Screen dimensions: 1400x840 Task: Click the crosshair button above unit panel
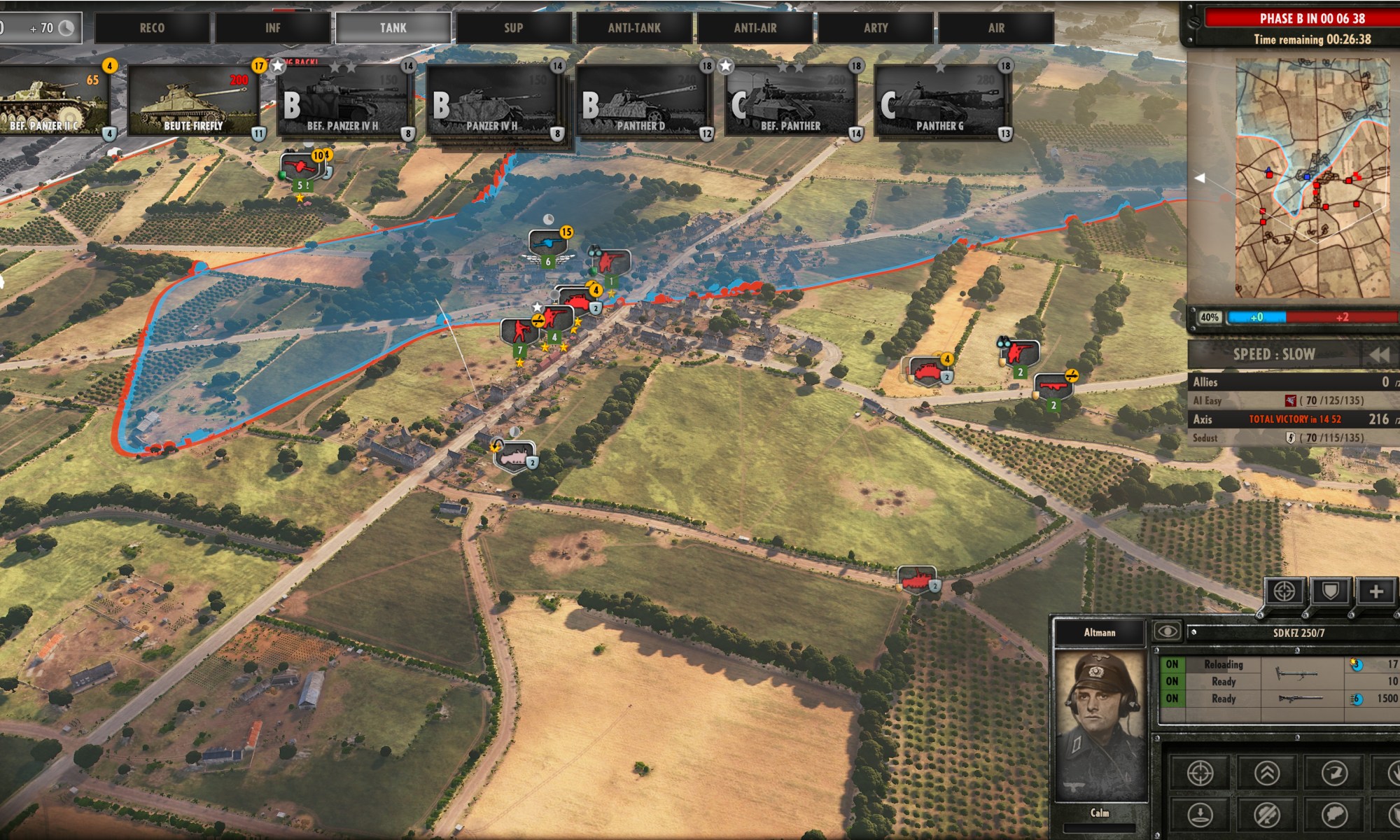pos(1284,591)
